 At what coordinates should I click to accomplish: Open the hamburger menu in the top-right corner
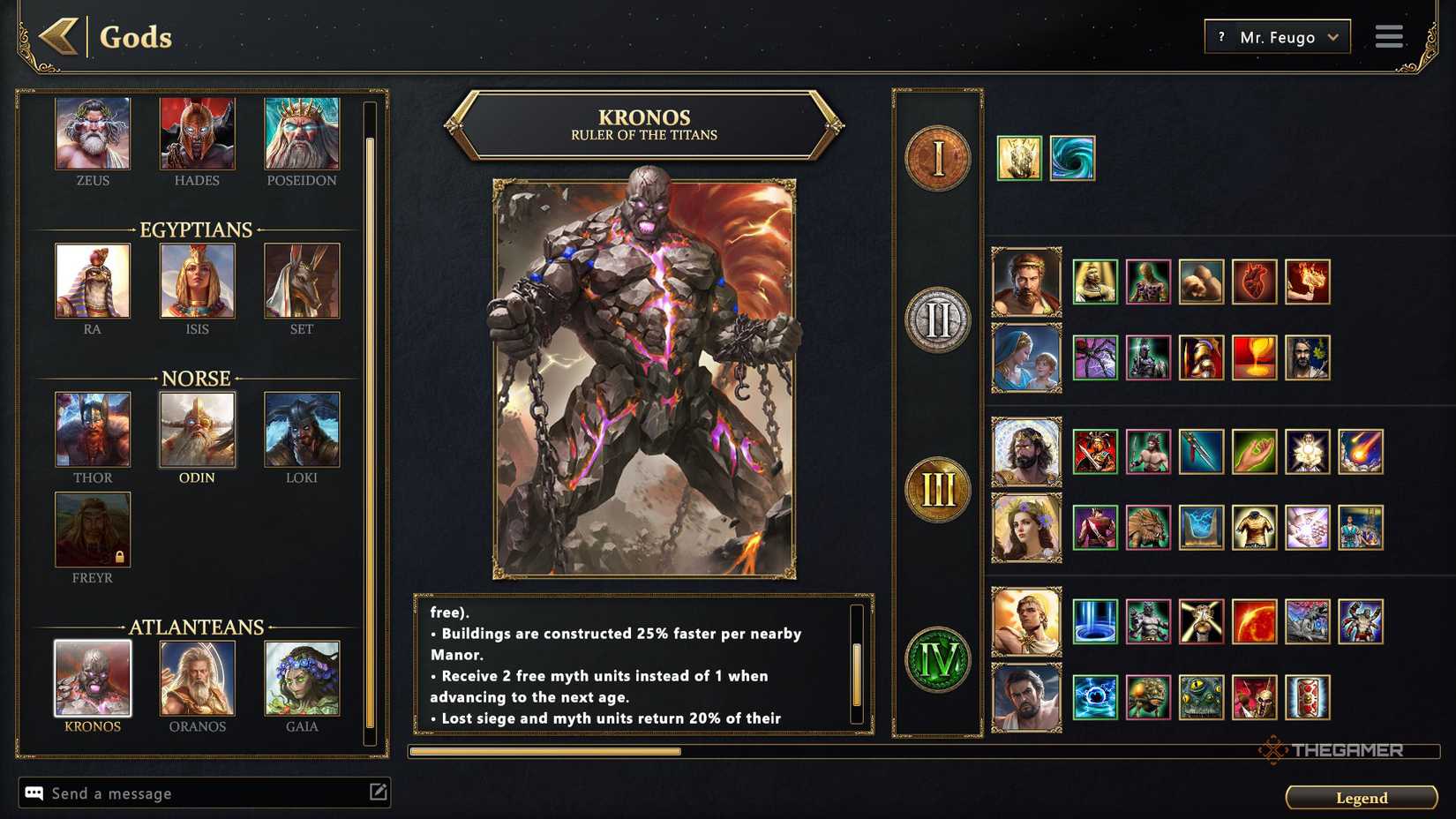pyautogui.click(x=1388, y=36)
